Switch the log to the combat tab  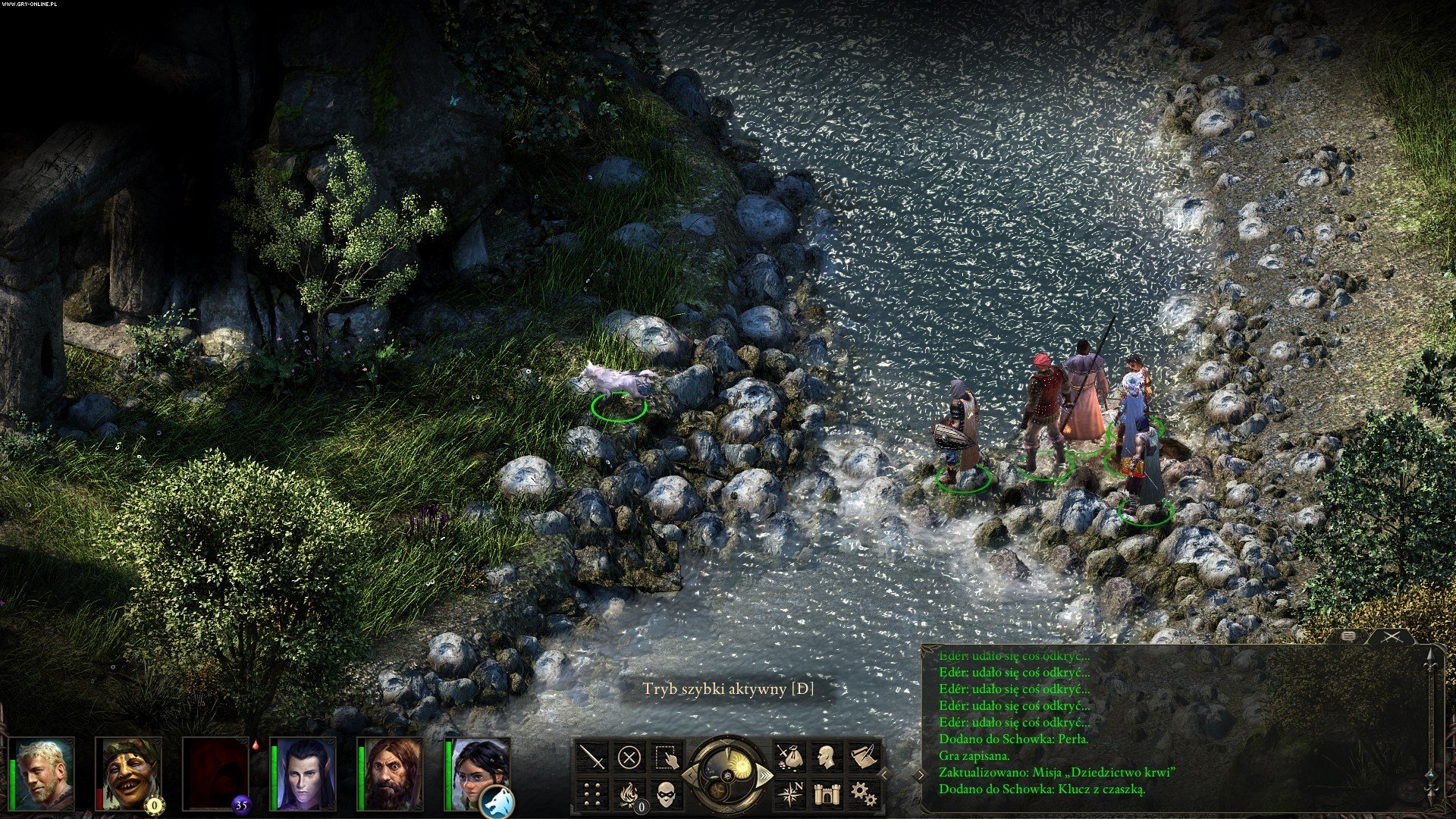pos(1392,637)
